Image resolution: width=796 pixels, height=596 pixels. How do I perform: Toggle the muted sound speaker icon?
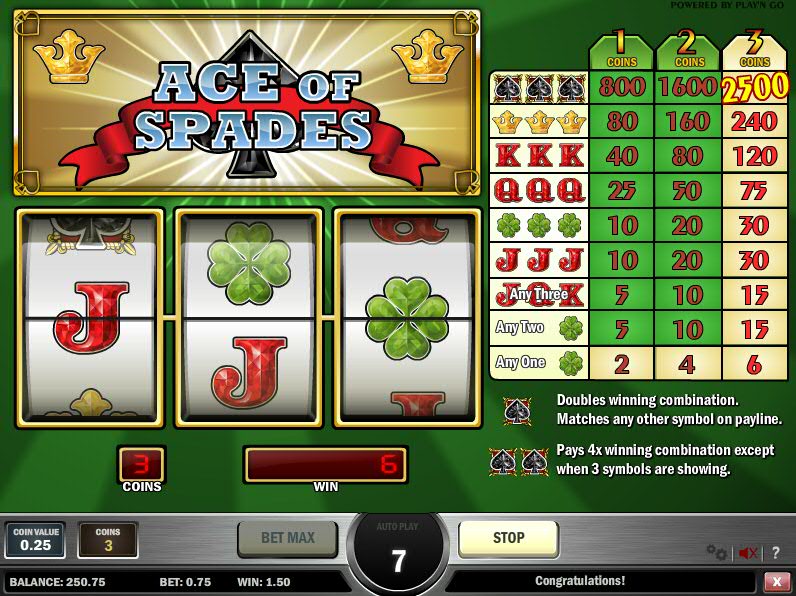click(x=747, y=552)
